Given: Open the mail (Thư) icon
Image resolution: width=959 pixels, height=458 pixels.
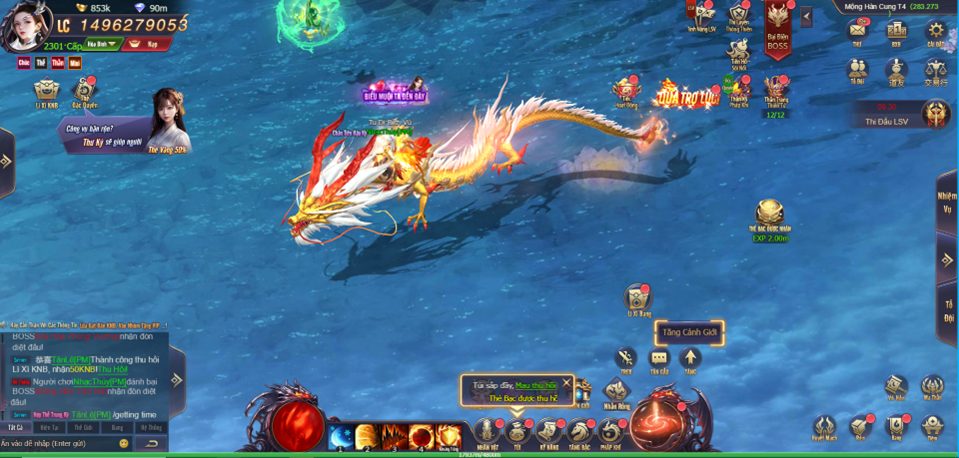Looking at the screenshot, I should click(x=857, y=30).
